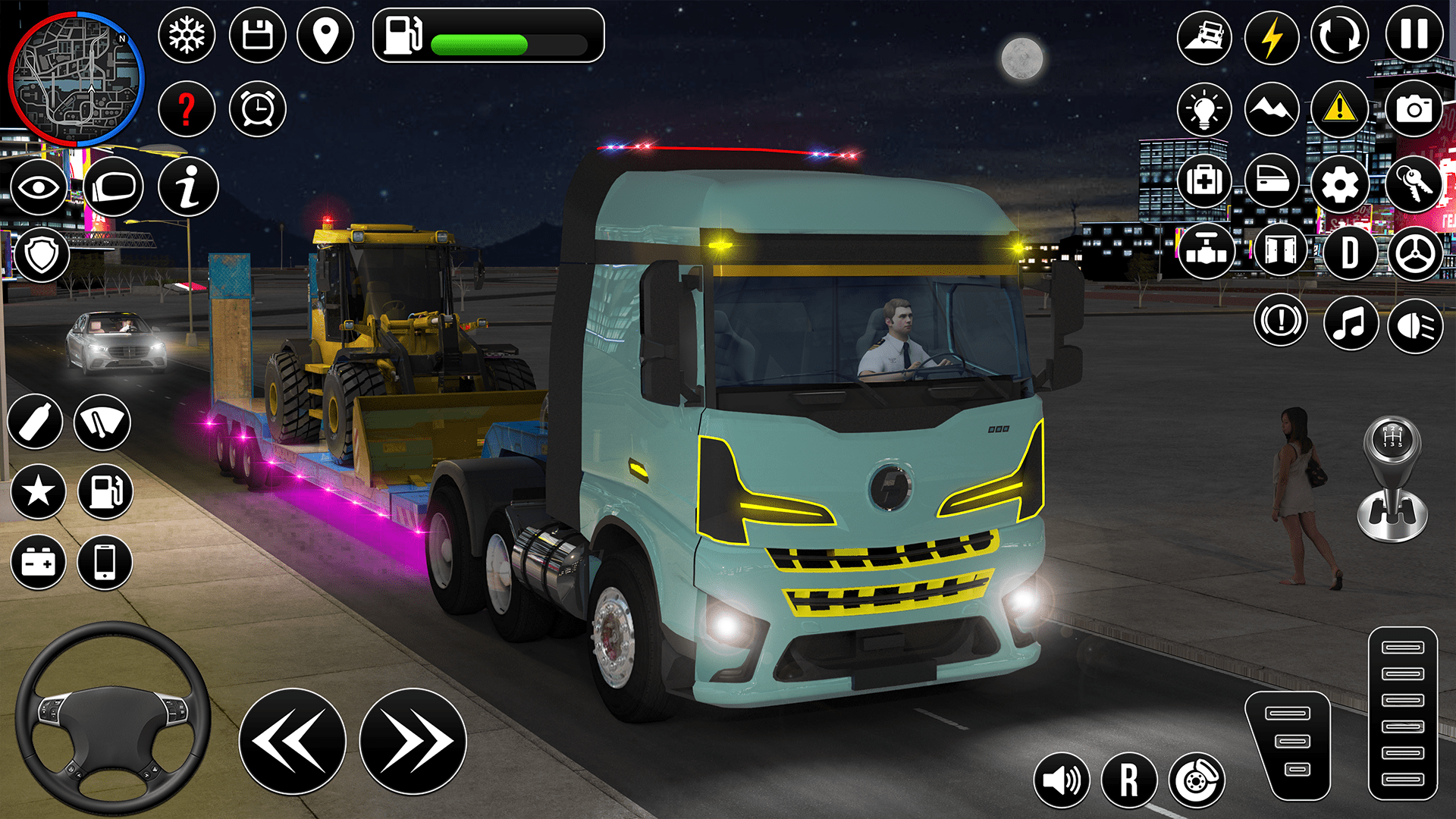This screenshot has height=819, width=1456.
Task: Toggle headlights using the lightbulb icon
Action: (1203, 108)
